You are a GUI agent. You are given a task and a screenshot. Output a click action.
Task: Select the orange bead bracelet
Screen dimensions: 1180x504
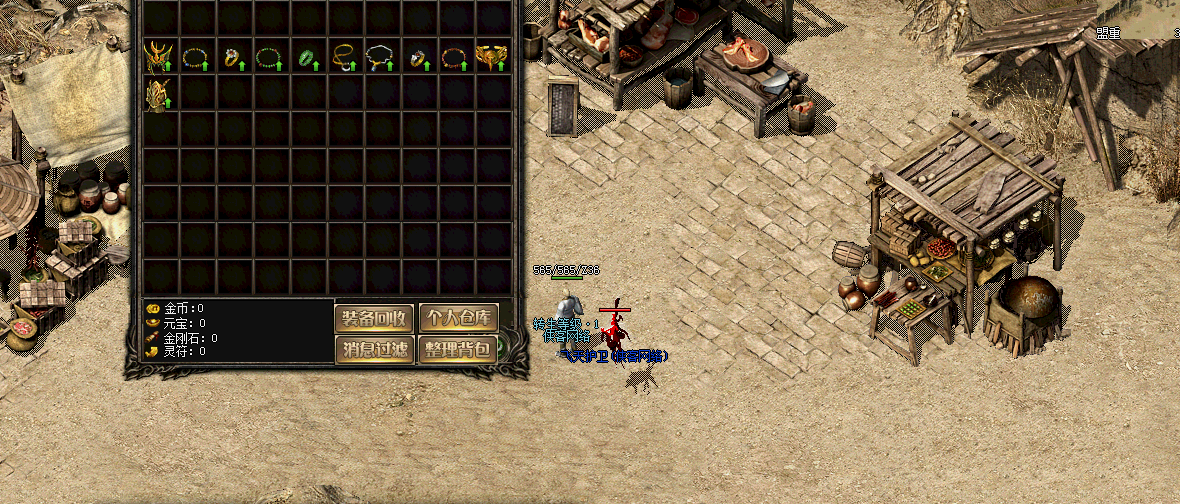455,56
